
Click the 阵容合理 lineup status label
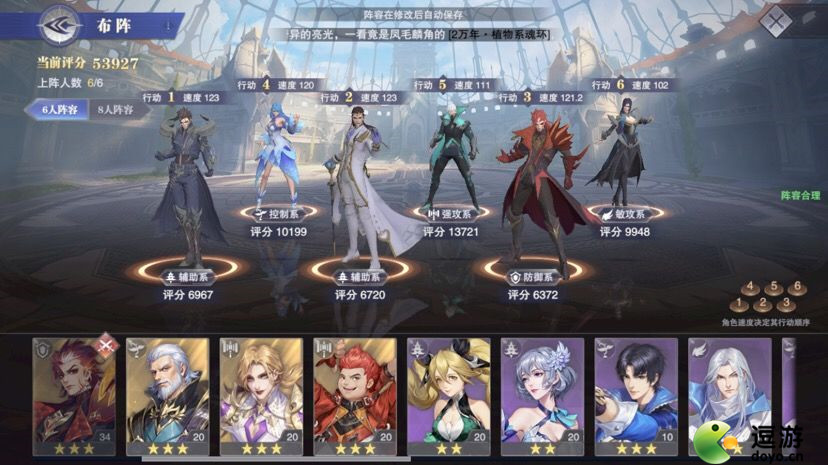pos(799,196)
